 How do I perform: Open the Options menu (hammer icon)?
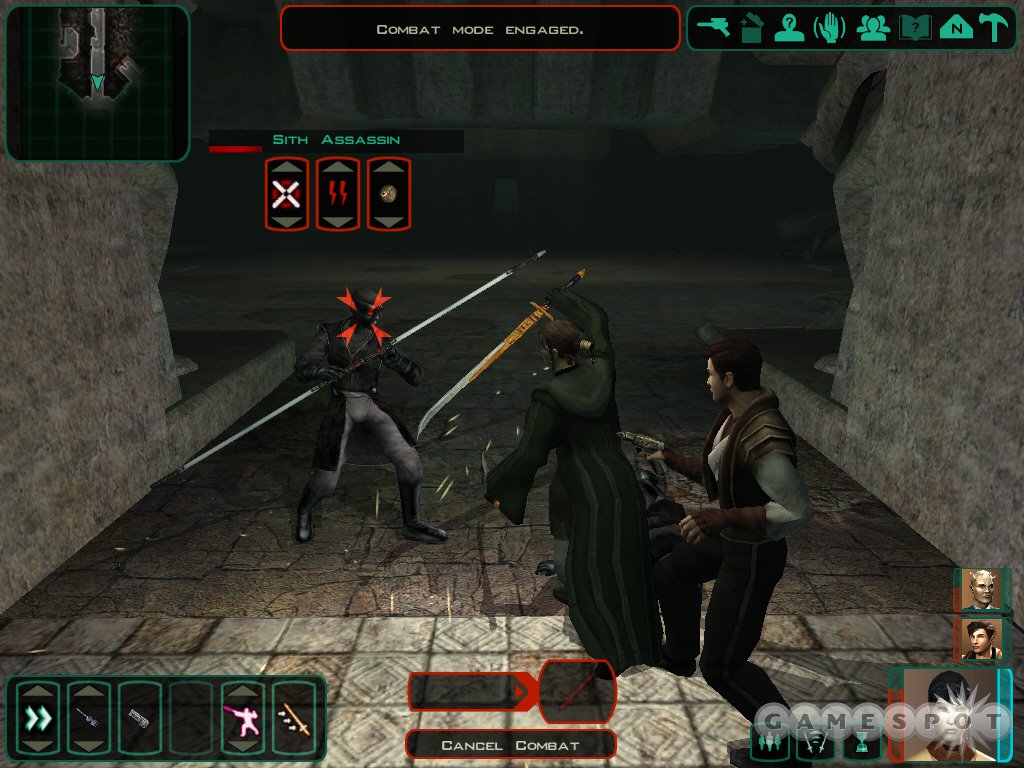point(993,28)
